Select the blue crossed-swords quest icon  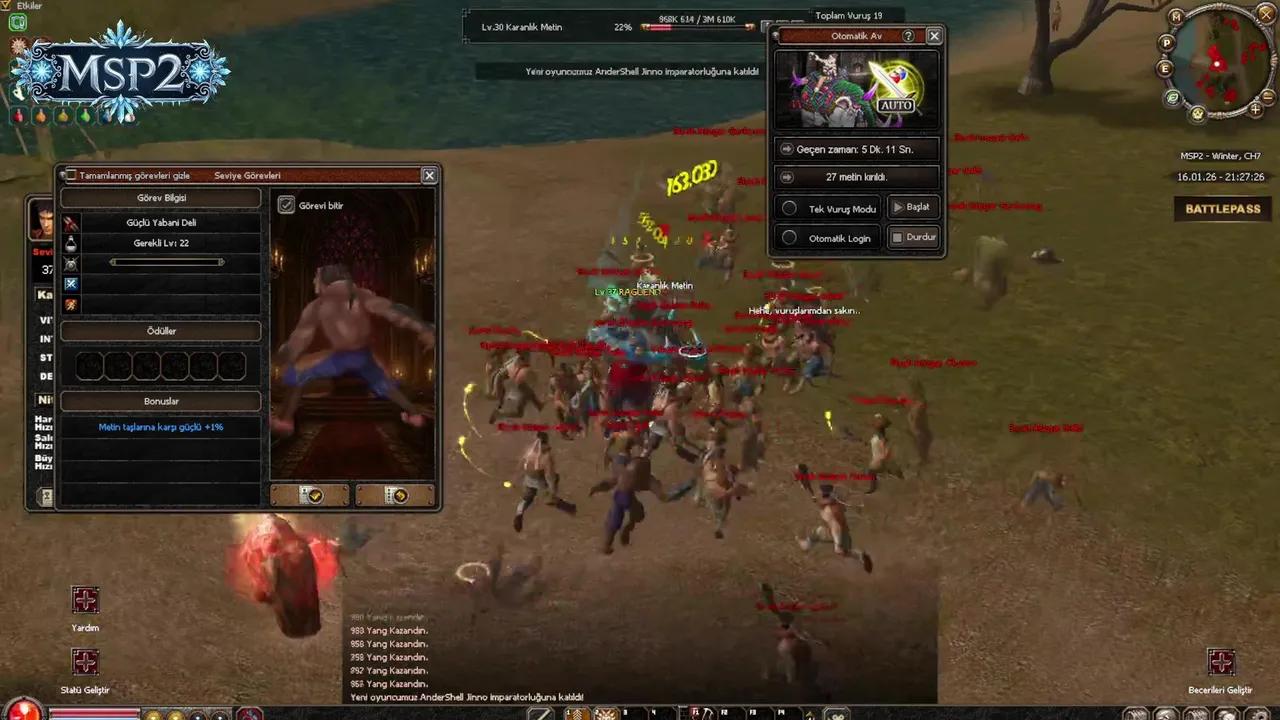pyautogui.click(x=70, y=283)
